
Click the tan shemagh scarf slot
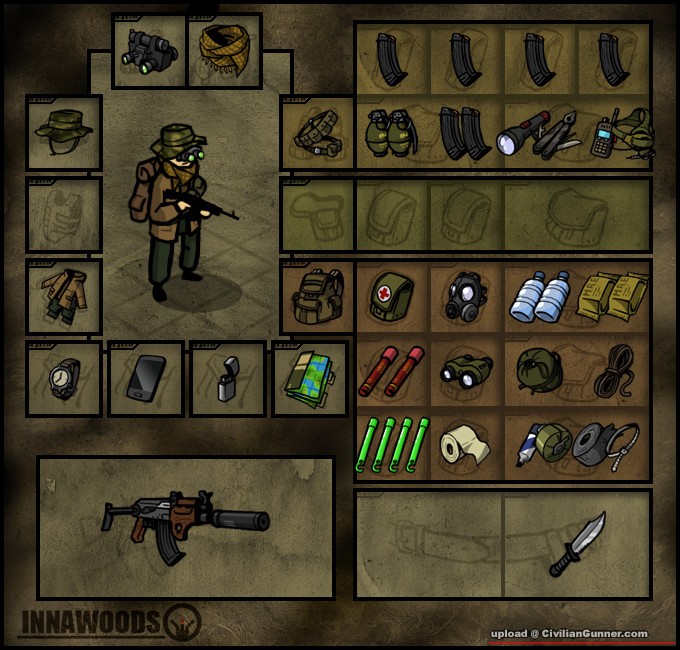click(224, 49)
